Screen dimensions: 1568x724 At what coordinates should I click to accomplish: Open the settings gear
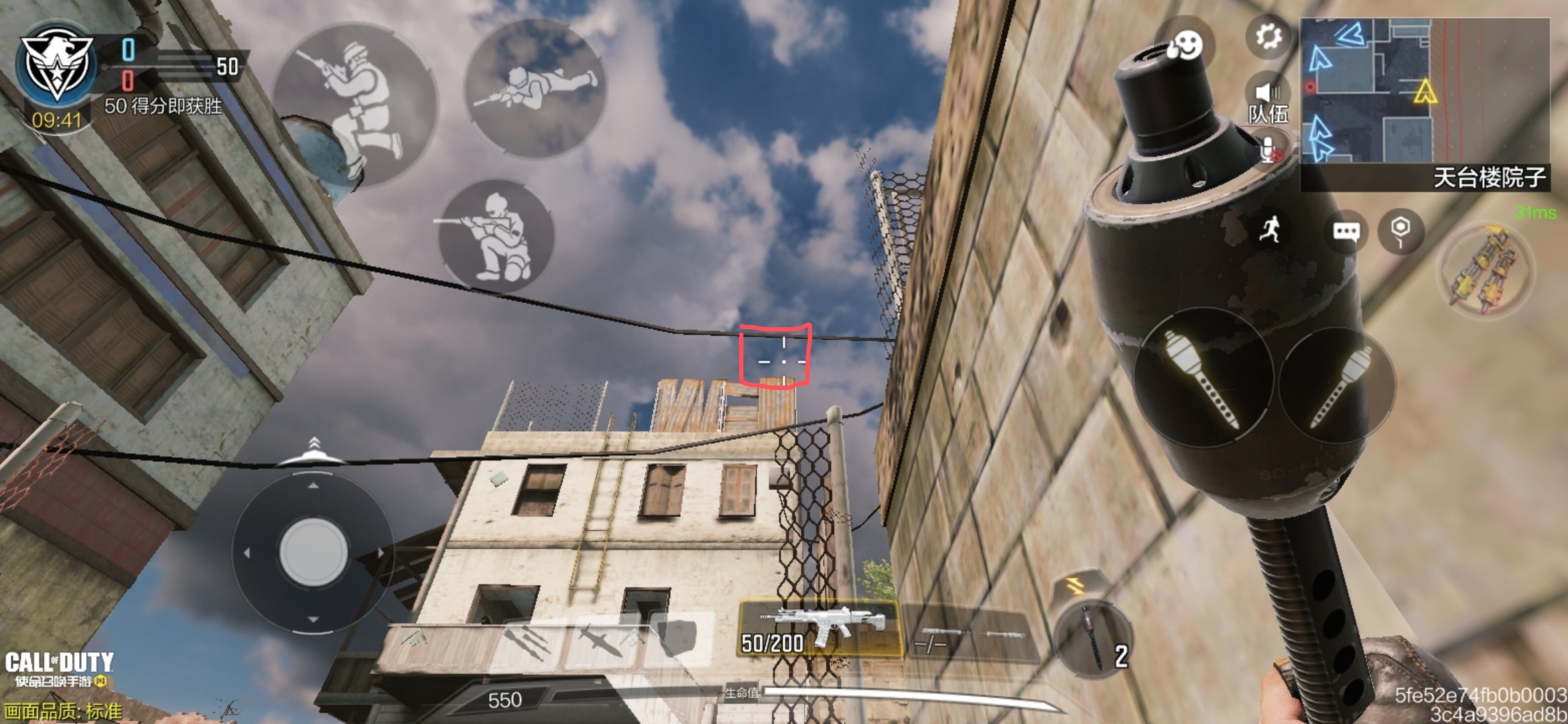tap(1268, 37)
